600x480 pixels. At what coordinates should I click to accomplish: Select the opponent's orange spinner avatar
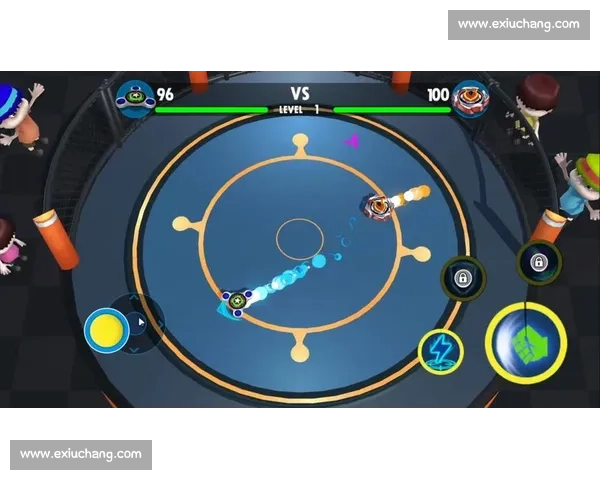click(x=467, y=98)
